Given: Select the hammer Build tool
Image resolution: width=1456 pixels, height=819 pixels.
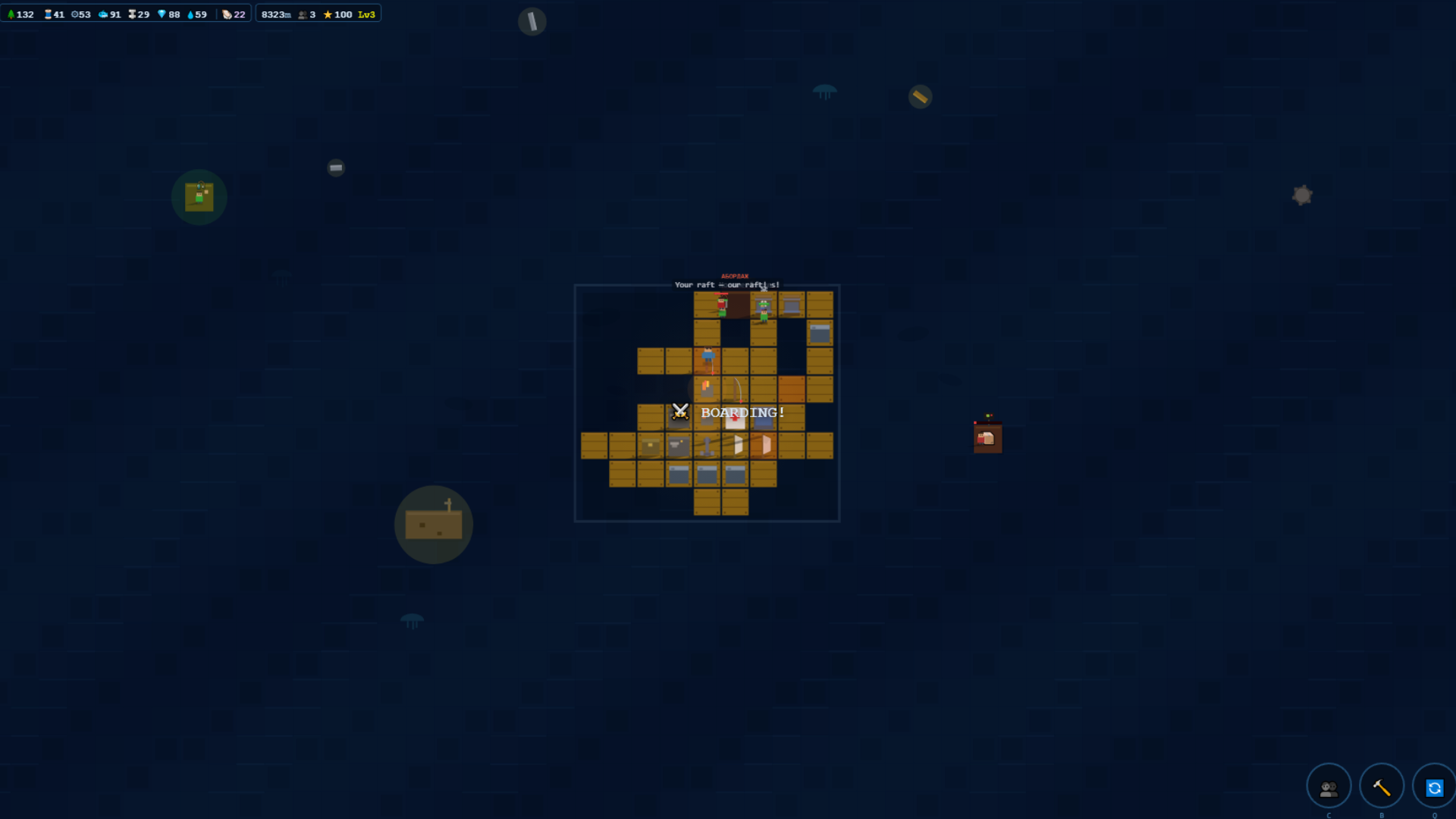Looking at the screenshot, I should (x=1381, y=786).
